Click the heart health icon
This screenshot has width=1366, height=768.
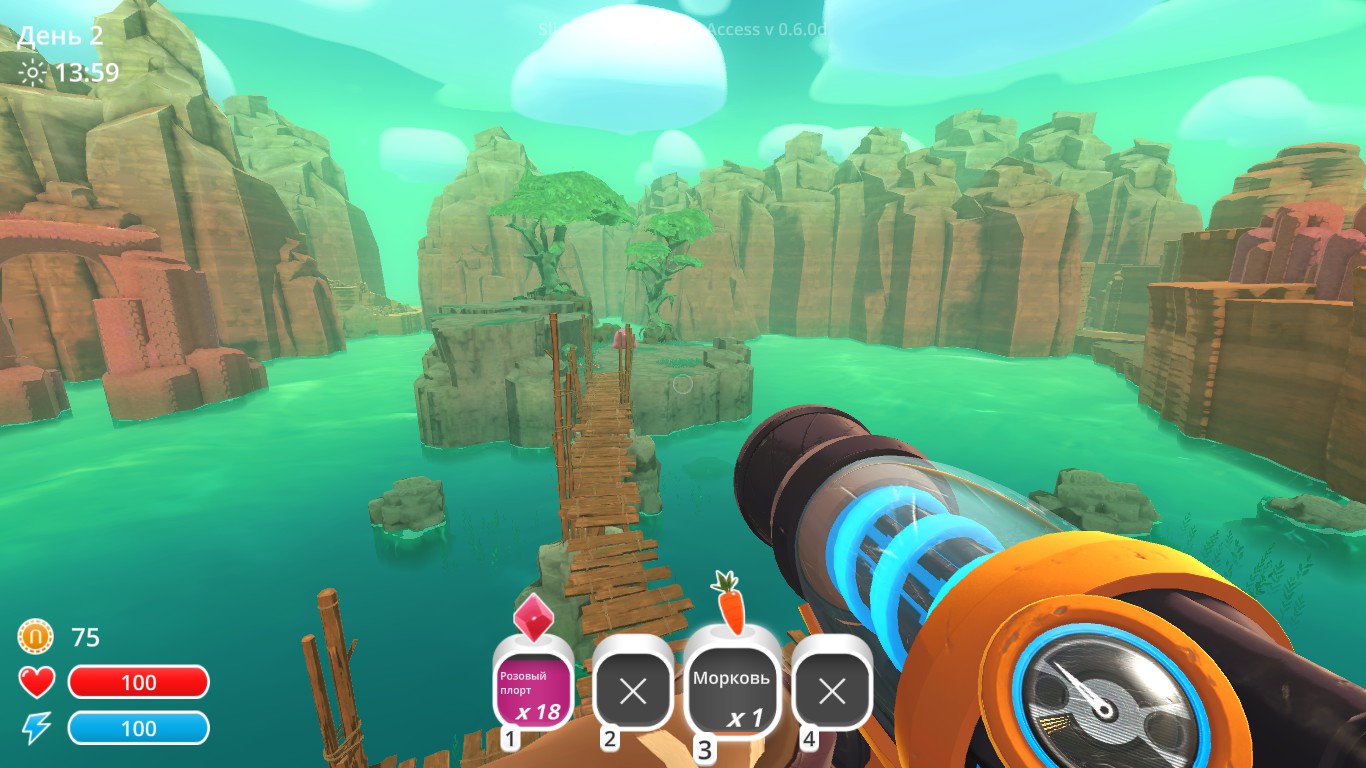pos(36,682)
